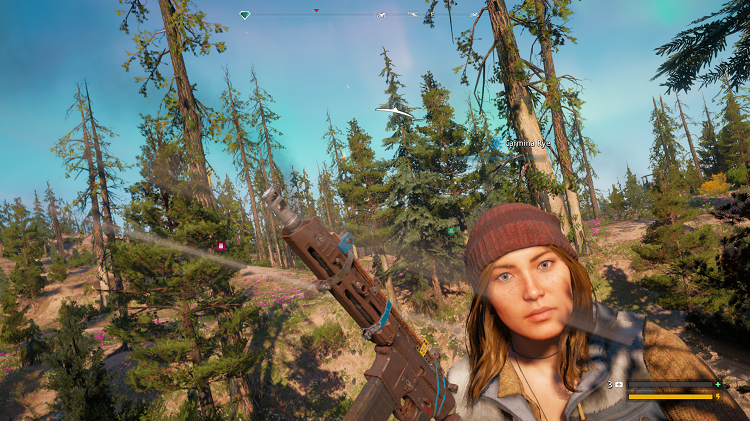This screenshot has height=421, width=750.
Task: Select the pink square world marker
Action: point(221,245)
